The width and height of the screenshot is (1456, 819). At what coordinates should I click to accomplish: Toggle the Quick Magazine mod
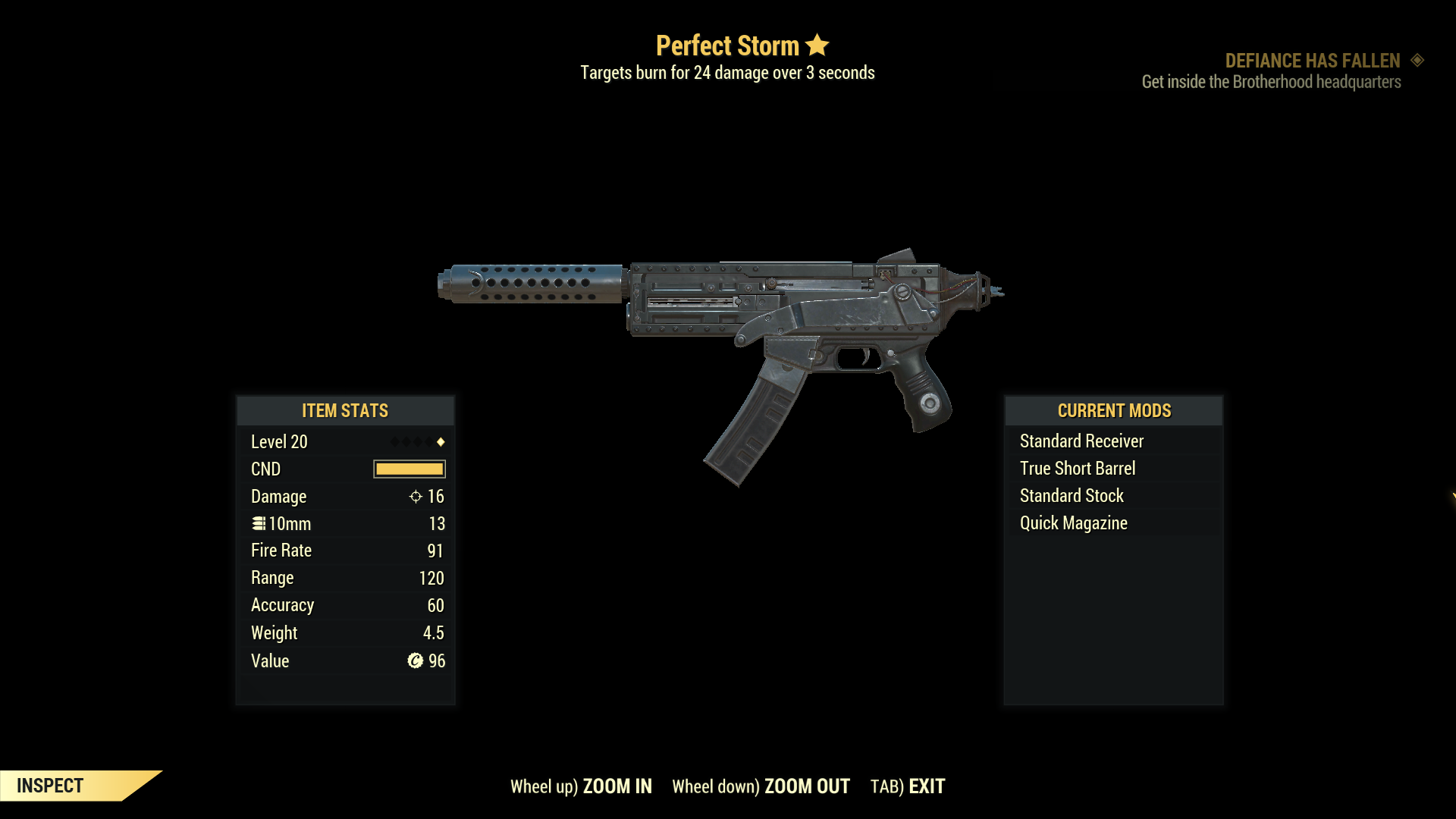(1072, 522)
